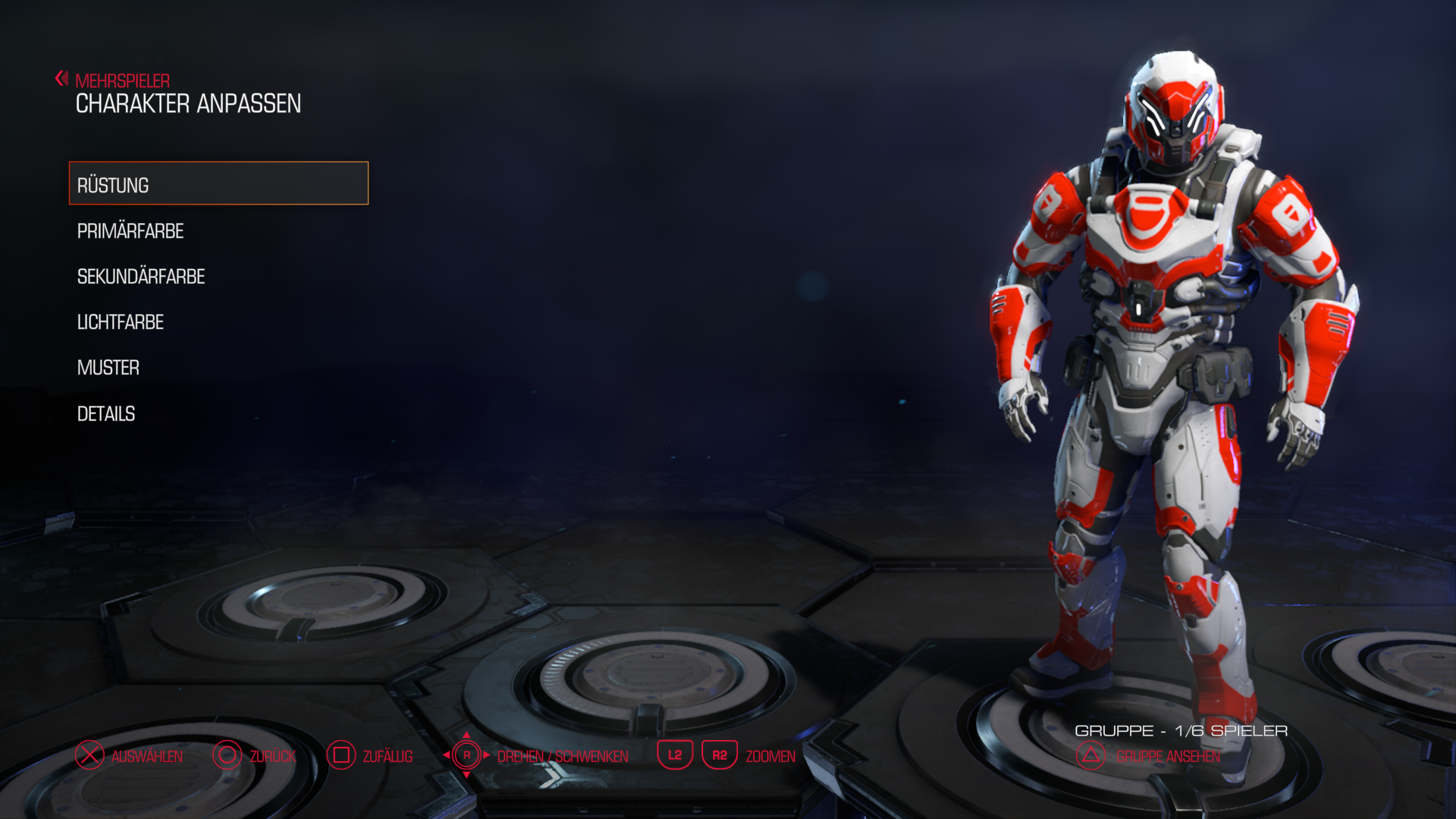Show the group via Gruppe ansehen
Viewport: 1456px width, 819px height.
tap(1168, 756)
